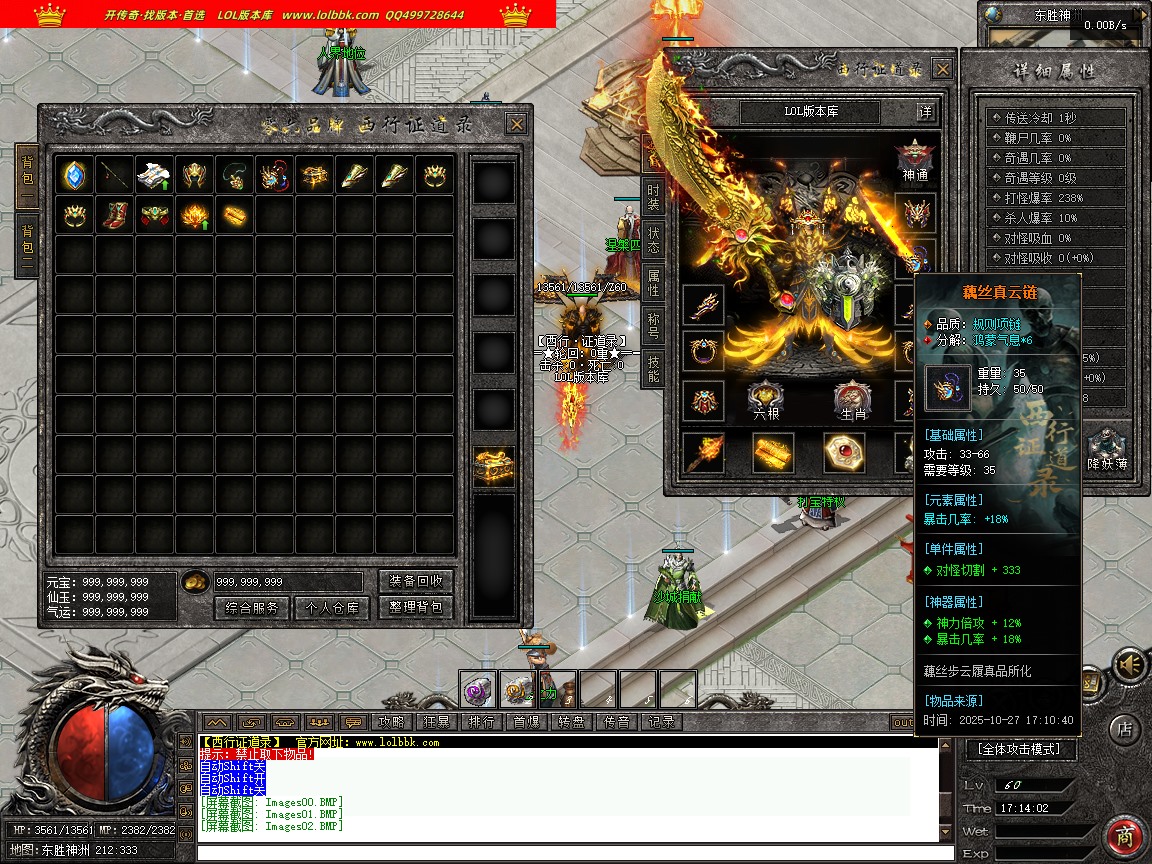The width and height of the screenshot is (1152, 864).
Task: Open the 个人仓库 personal warehouse
Action: click(x=332, y=607)
